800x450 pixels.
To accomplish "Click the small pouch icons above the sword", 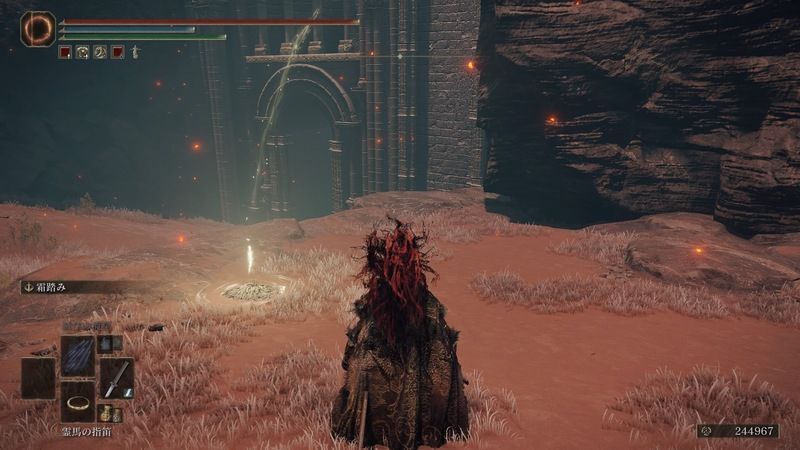I will pyautogui.click(x=109, y=343).
